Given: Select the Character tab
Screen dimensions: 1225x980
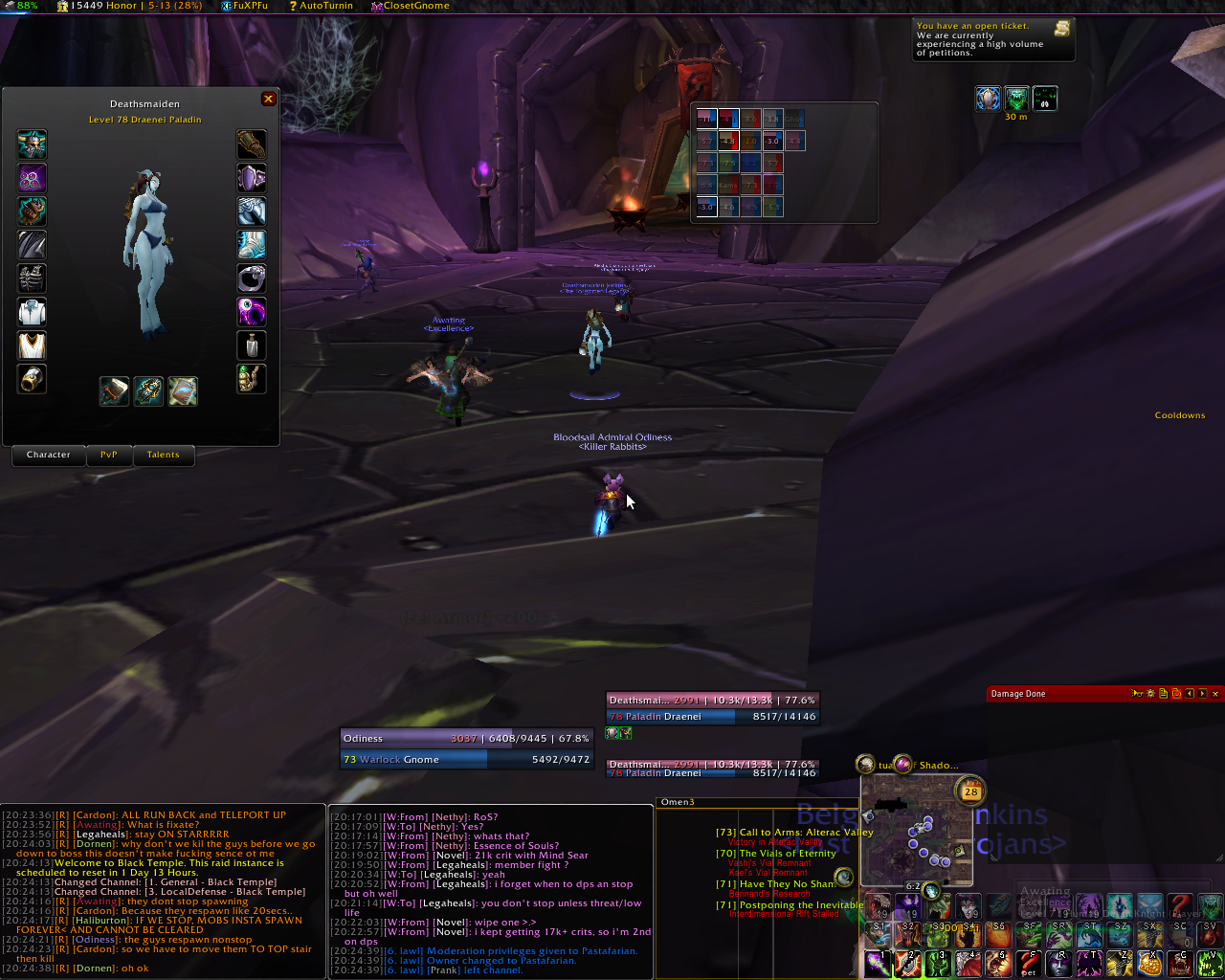Looking at the screenshot, I should (49, 455).
